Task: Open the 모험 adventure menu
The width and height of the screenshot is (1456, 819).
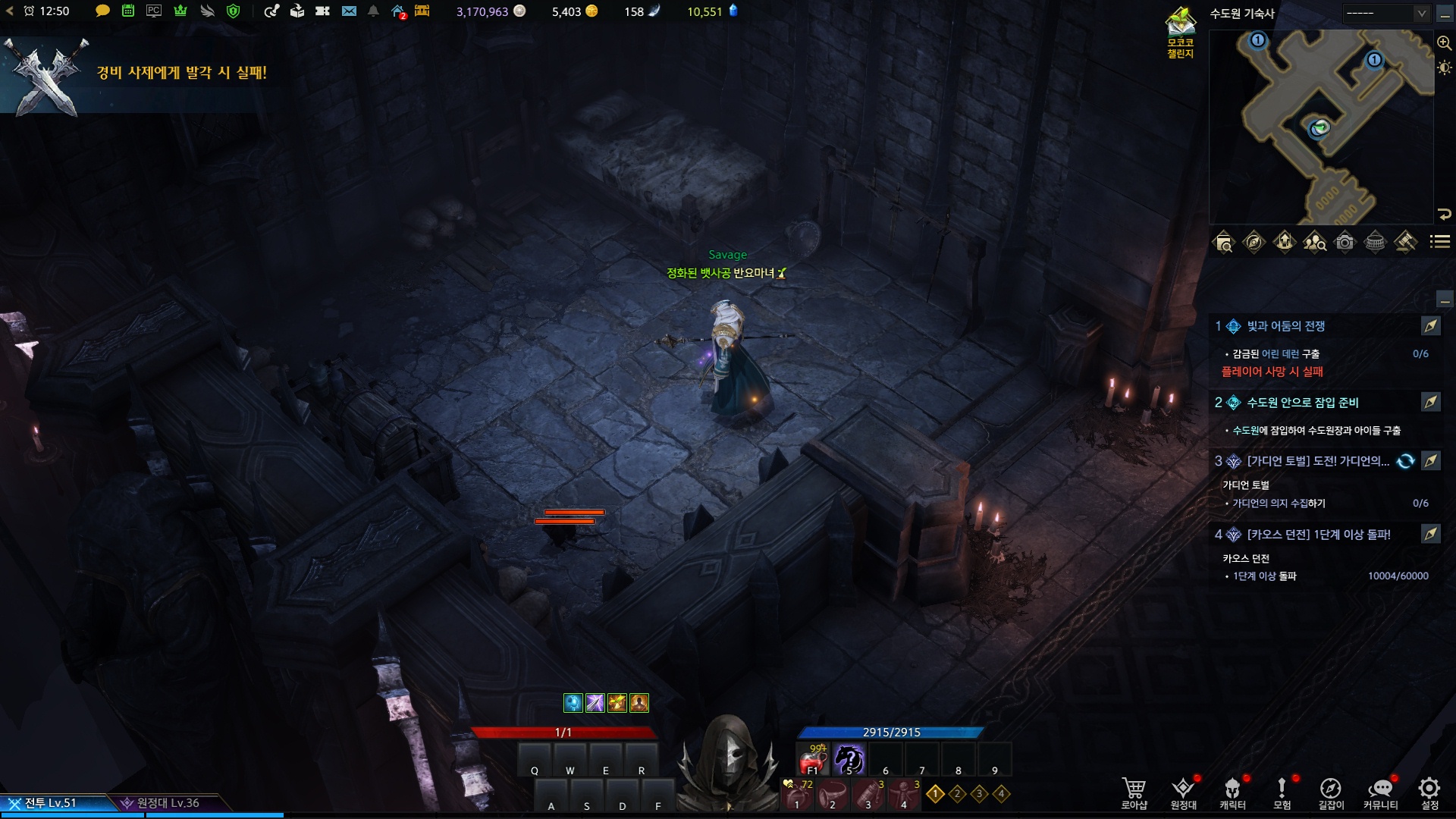Action: point(1282,792)
